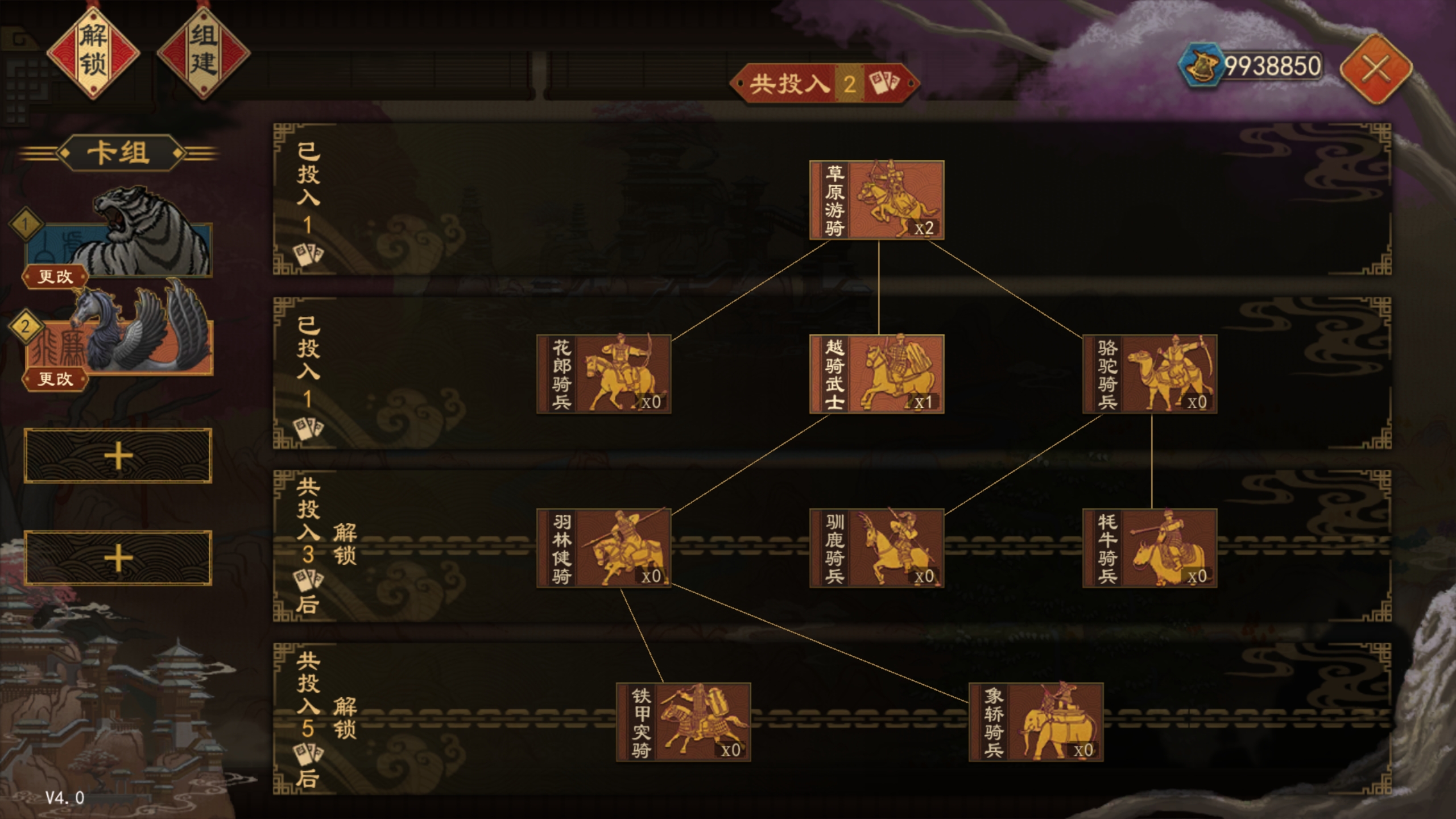Click the 卡组 panel header
Screen dimensions: 1456x819
pos(119,152)
